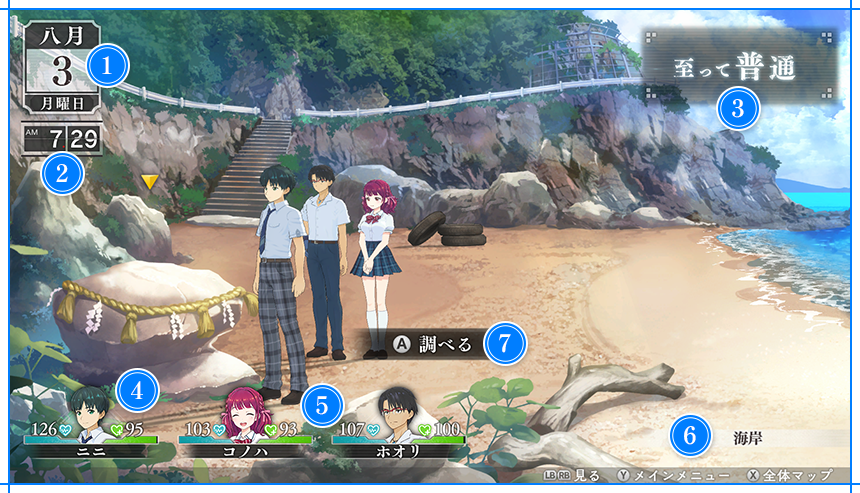Click the numbered callout marker 6
The height and width of the screenshot is (493, 860).
pyautogui.click(x=690, y=435)
